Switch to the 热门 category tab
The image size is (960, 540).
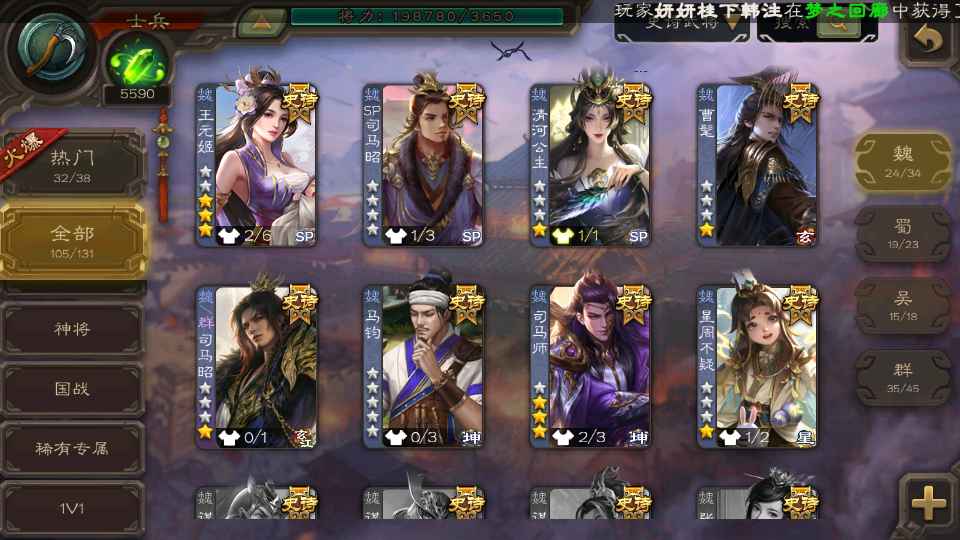tap(72, 164)
